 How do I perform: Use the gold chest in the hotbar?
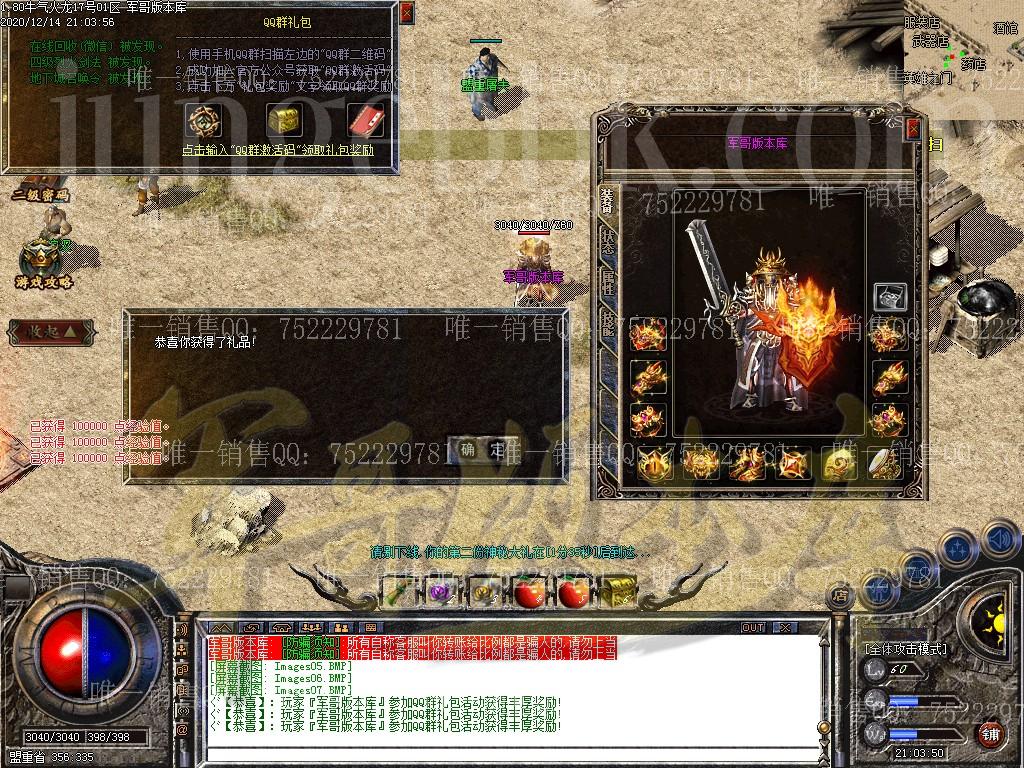(619, 592)
